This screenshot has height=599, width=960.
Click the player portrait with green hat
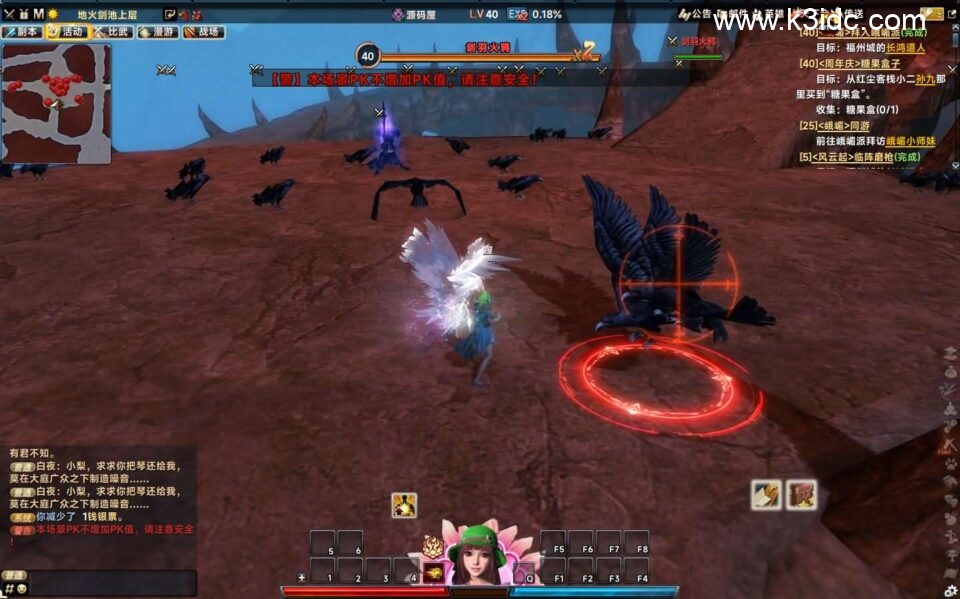click(477, 554)
